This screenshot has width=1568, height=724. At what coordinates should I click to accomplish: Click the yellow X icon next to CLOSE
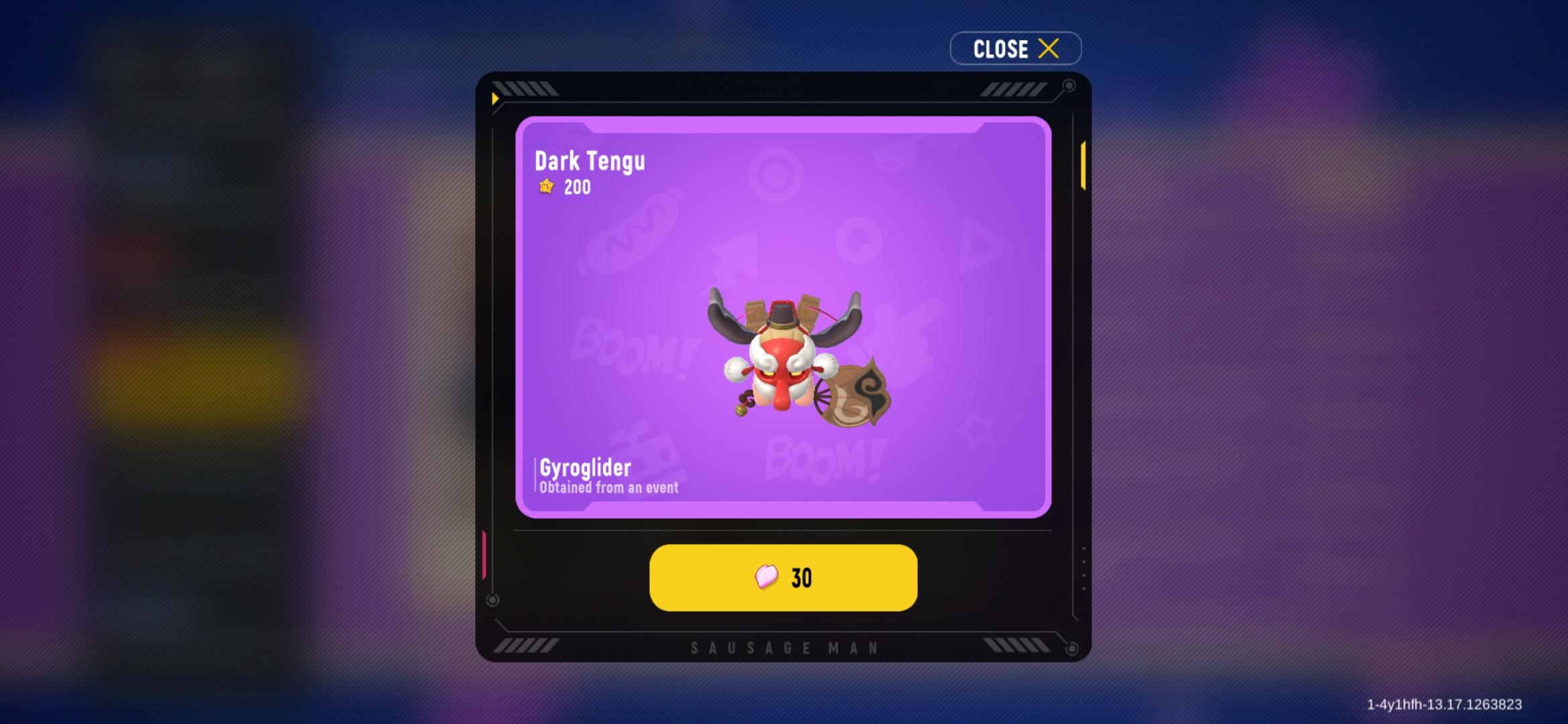1049,48
